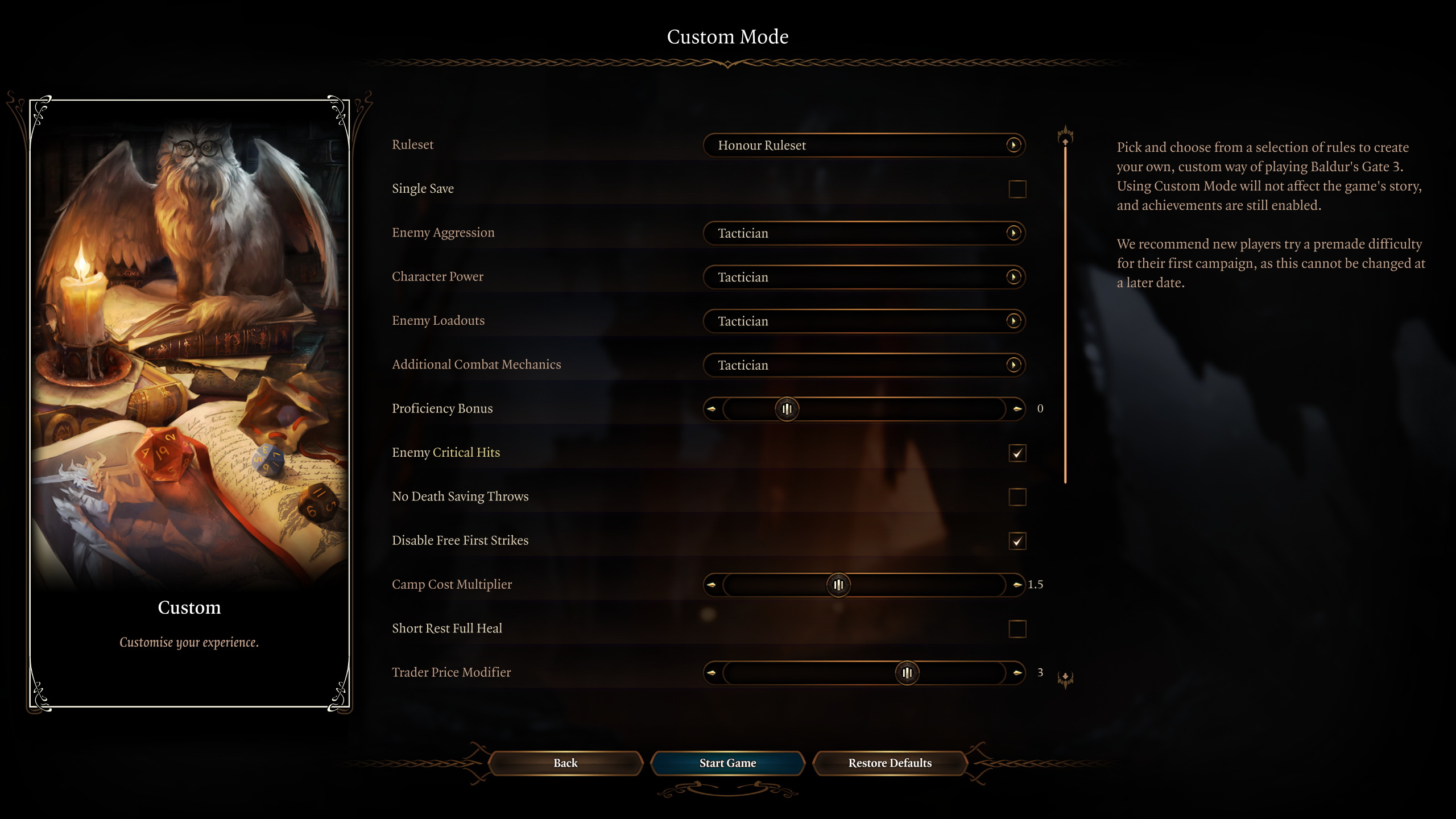This screenshot has height=819, width=1456.
Task: Start the game with custom settings
Action: click(x=727, y=763)
